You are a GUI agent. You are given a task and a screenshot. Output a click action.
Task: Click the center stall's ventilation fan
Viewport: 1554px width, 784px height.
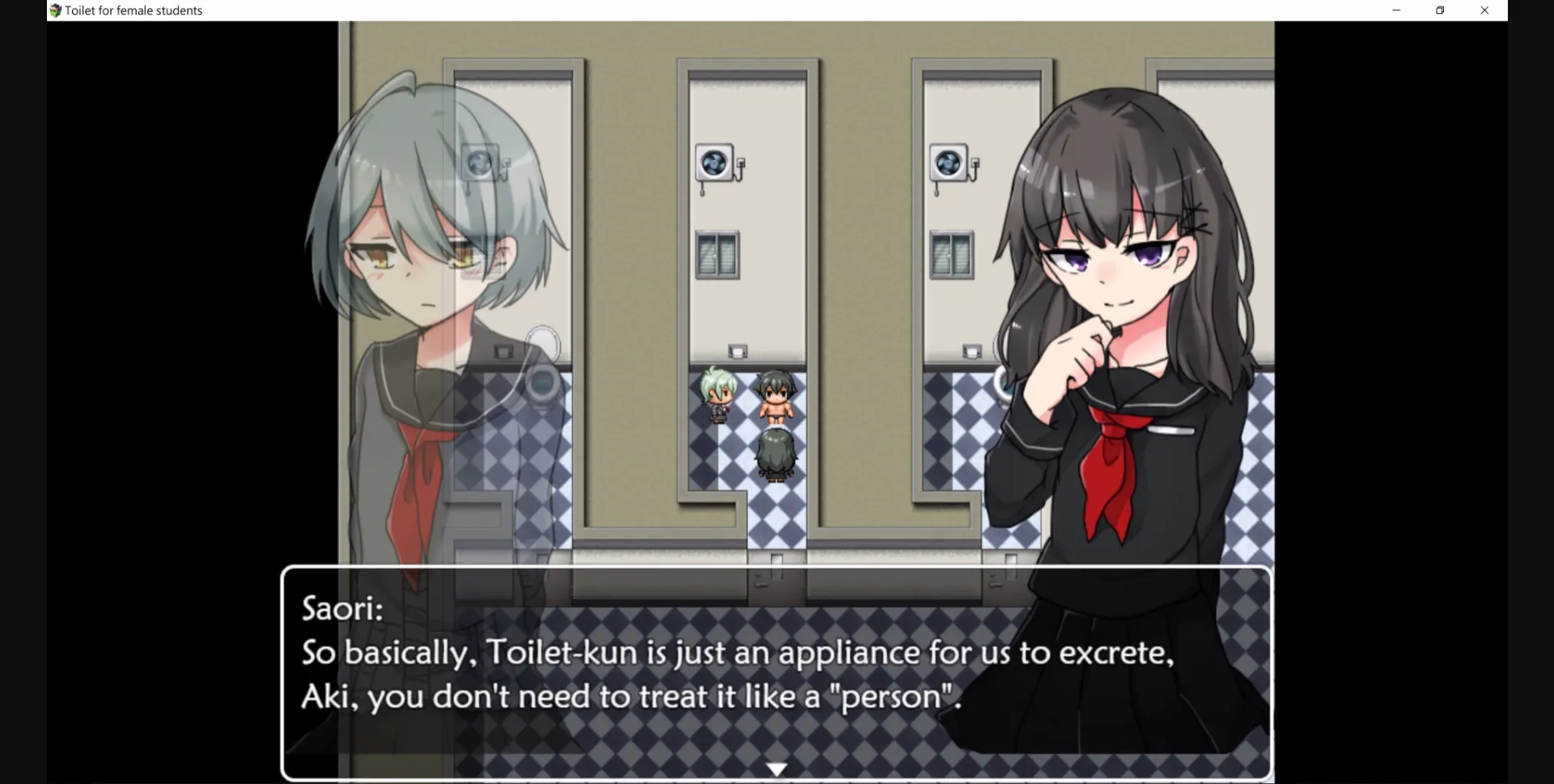(x=714, y=163)
